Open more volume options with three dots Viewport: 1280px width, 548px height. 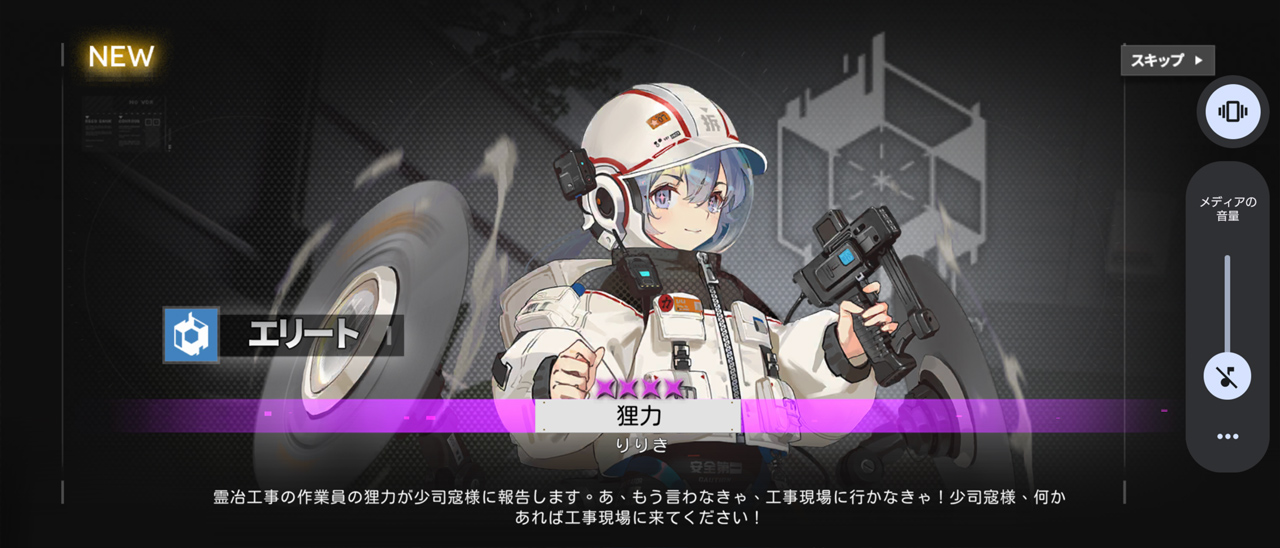click(x=1227, y=437)
